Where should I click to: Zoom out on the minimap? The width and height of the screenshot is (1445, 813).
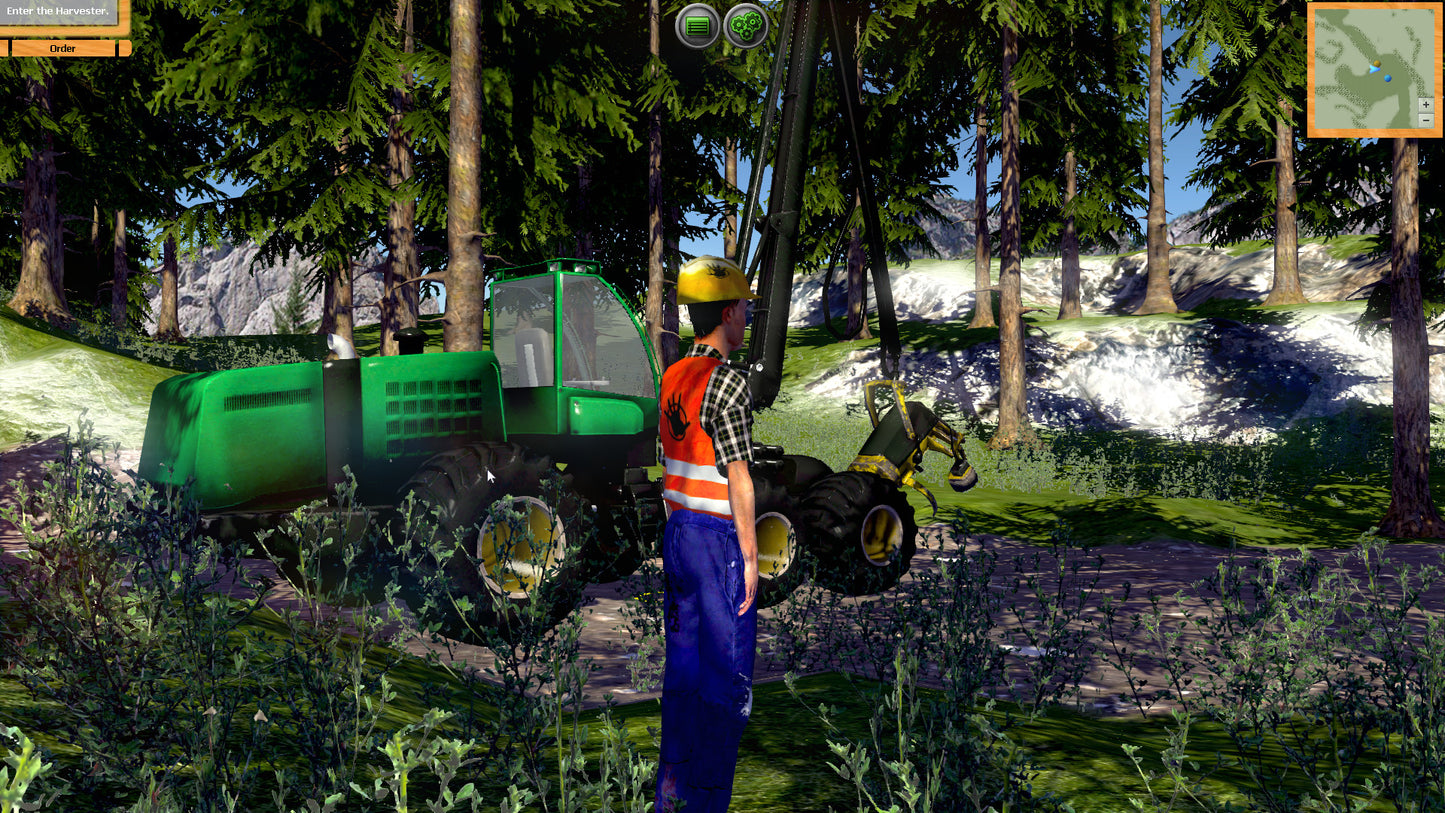[x=1426, y=120]
